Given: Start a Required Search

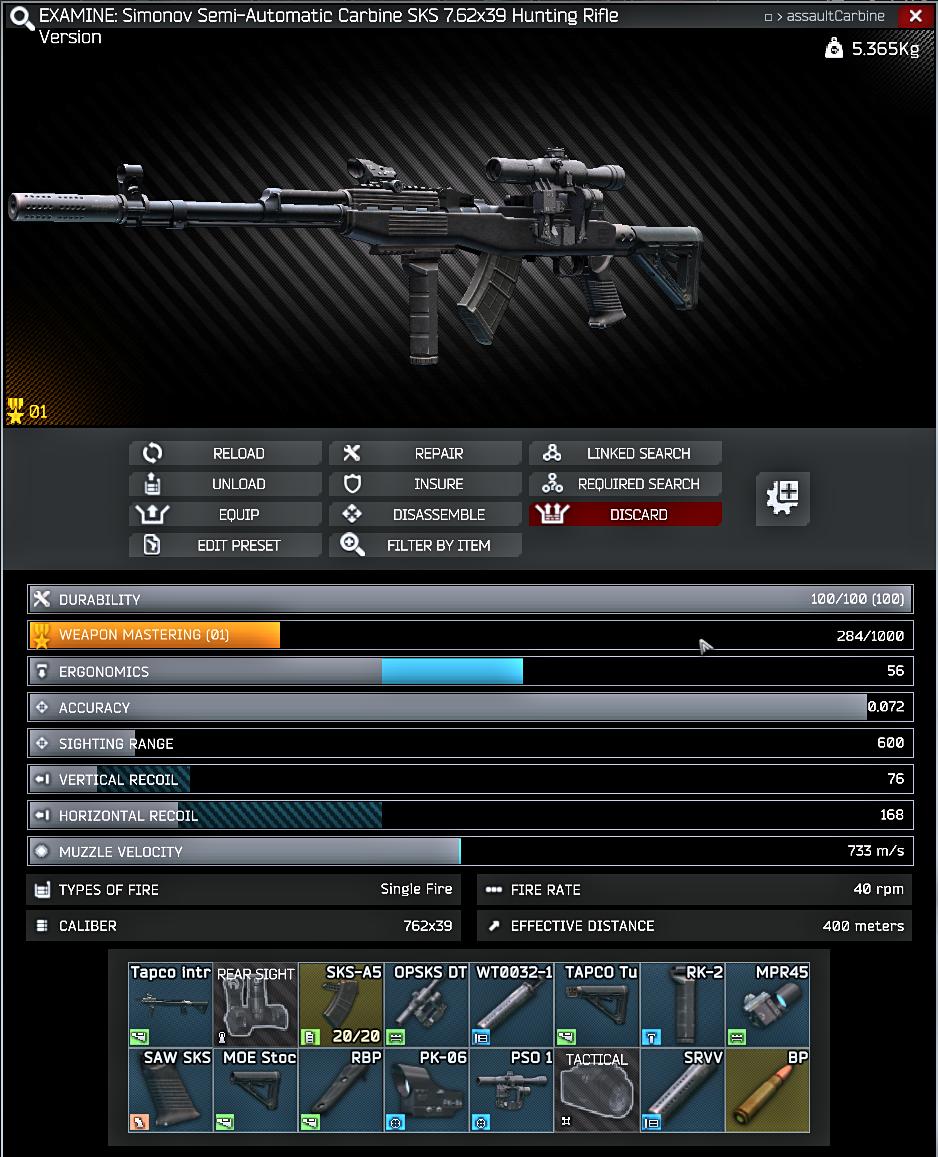Looking at the screenshot, I should 626,484.
